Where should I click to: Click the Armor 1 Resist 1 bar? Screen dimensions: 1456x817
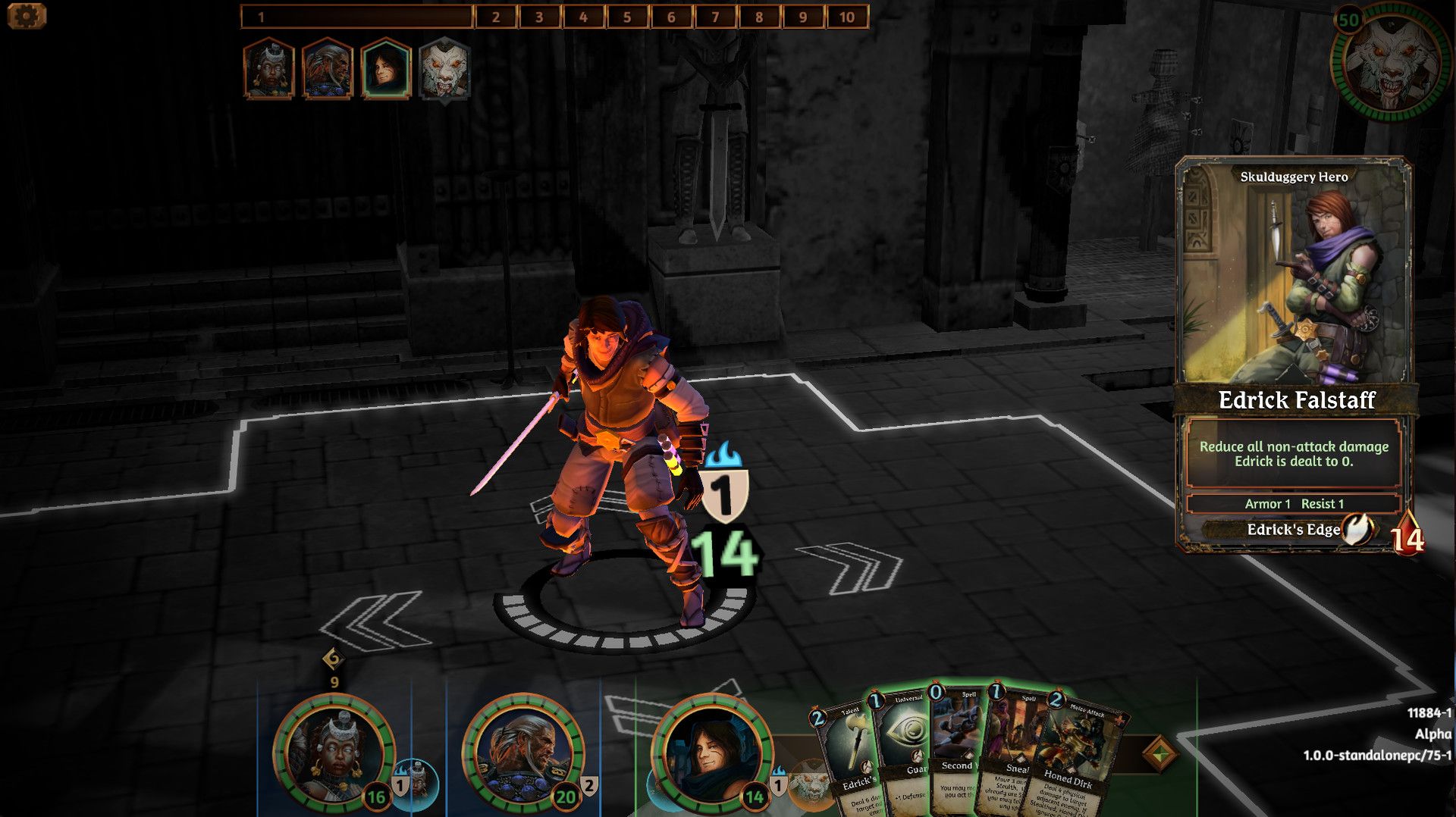pyautogui.click(x=1295, y=502)
